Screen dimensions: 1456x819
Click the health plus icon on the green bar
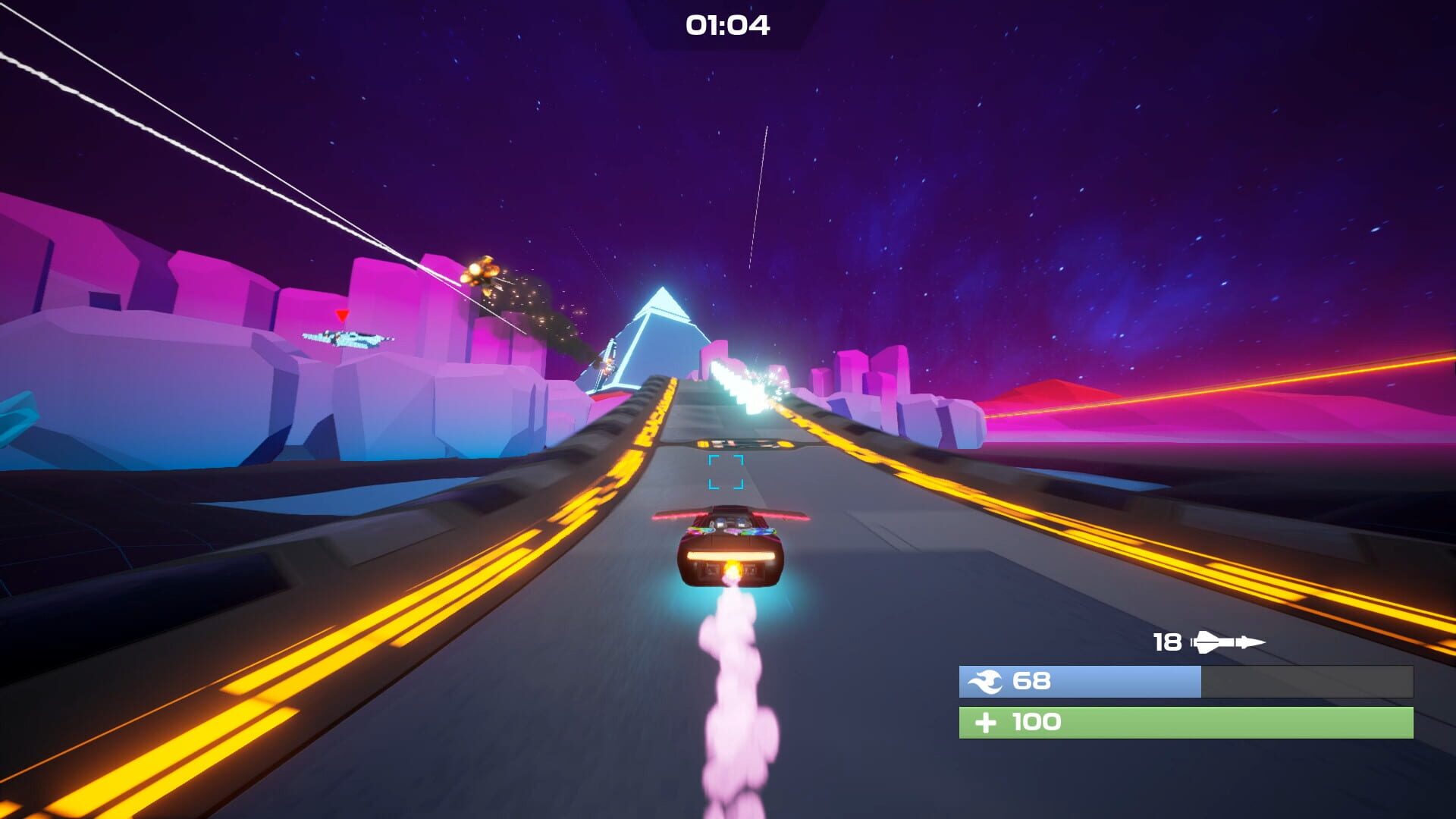986,722
